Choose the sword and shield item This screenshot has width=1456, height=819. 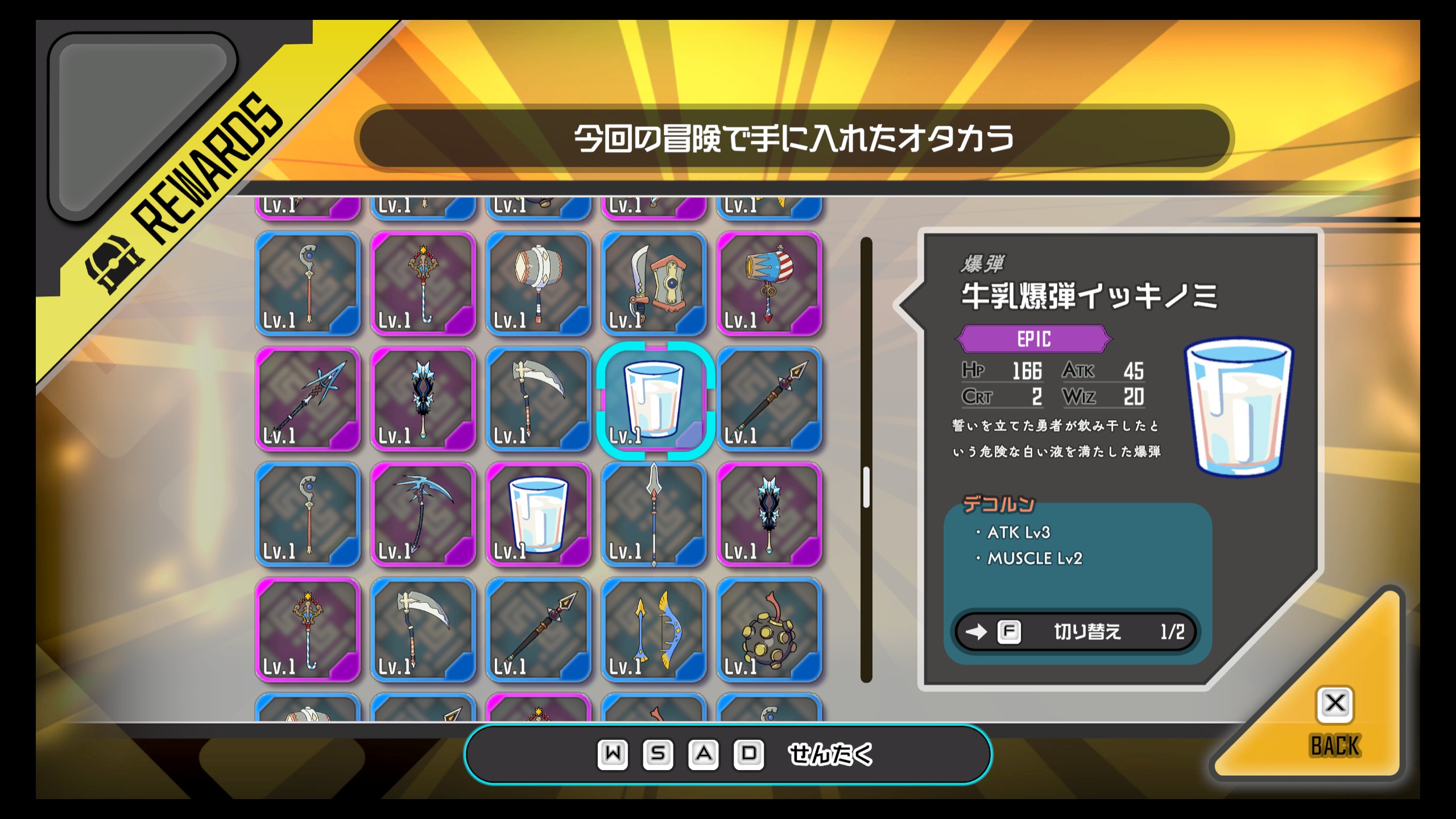coord(653,284)
